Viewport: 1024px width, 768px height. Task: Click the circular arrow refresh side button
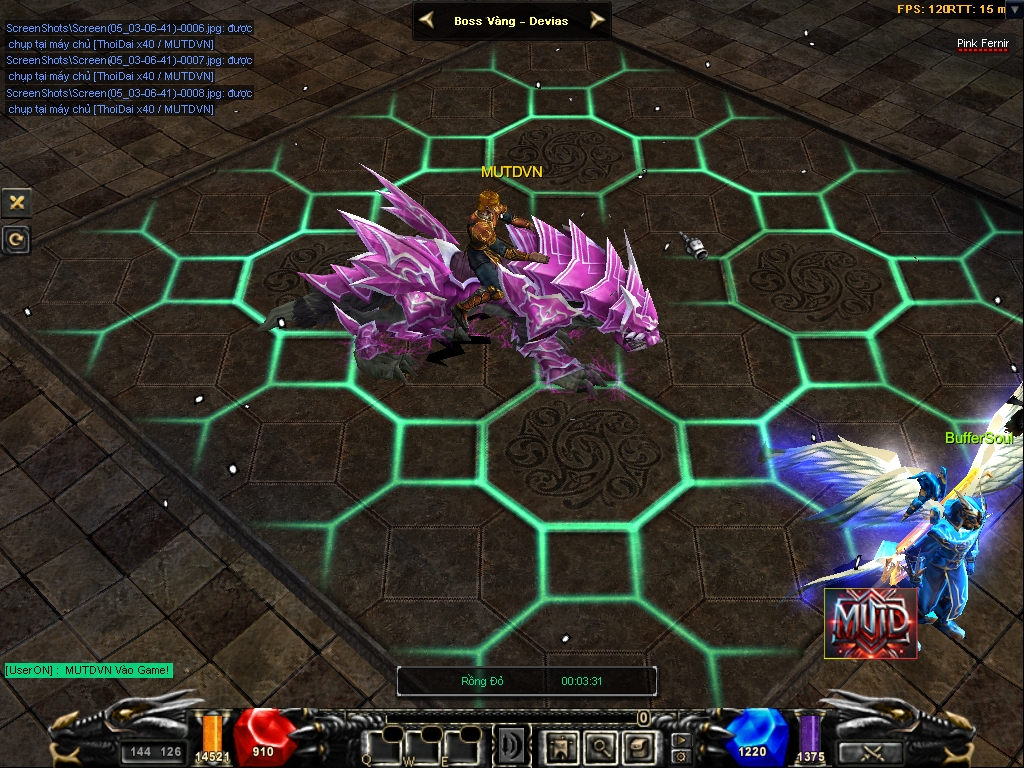coord(17,239)
